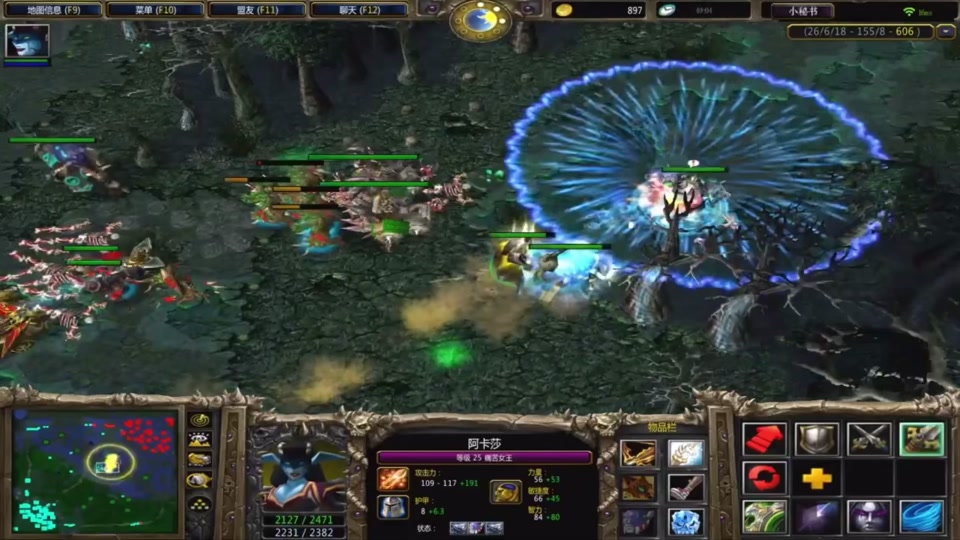960x540 pixels.
Task: Select the golden claw item in inventory
Action: tap(638, 455)
